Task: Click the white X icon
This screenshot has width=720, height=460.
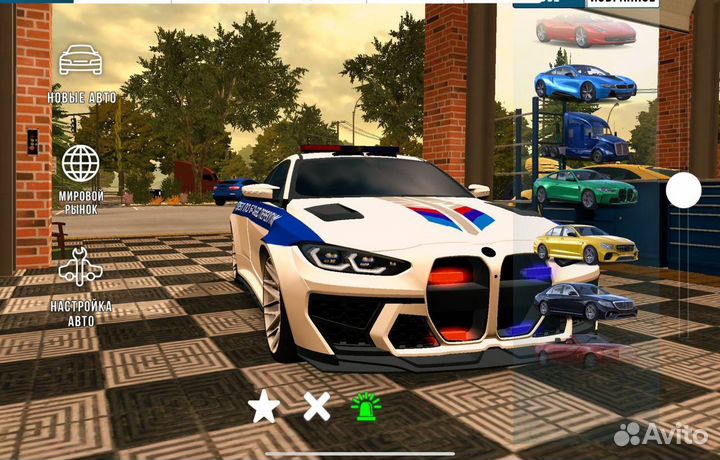Action: coord(317,406)
